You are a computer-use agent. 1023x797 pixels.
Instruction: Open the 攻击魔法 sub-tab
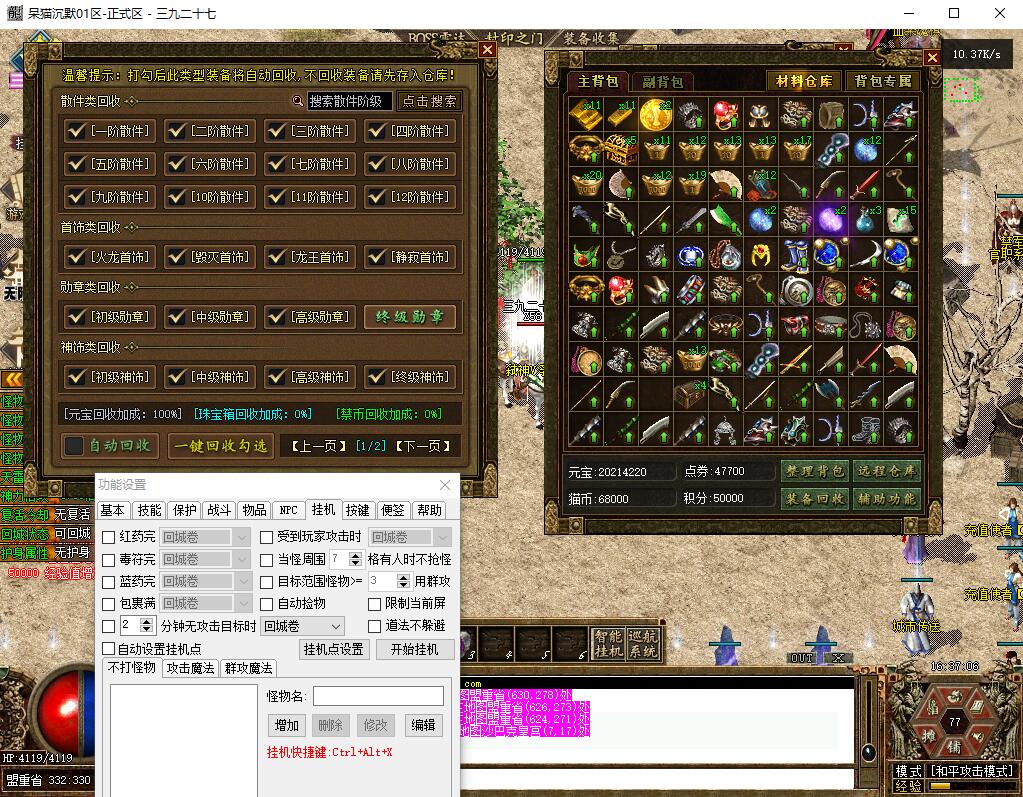click(x=191, y=668)
